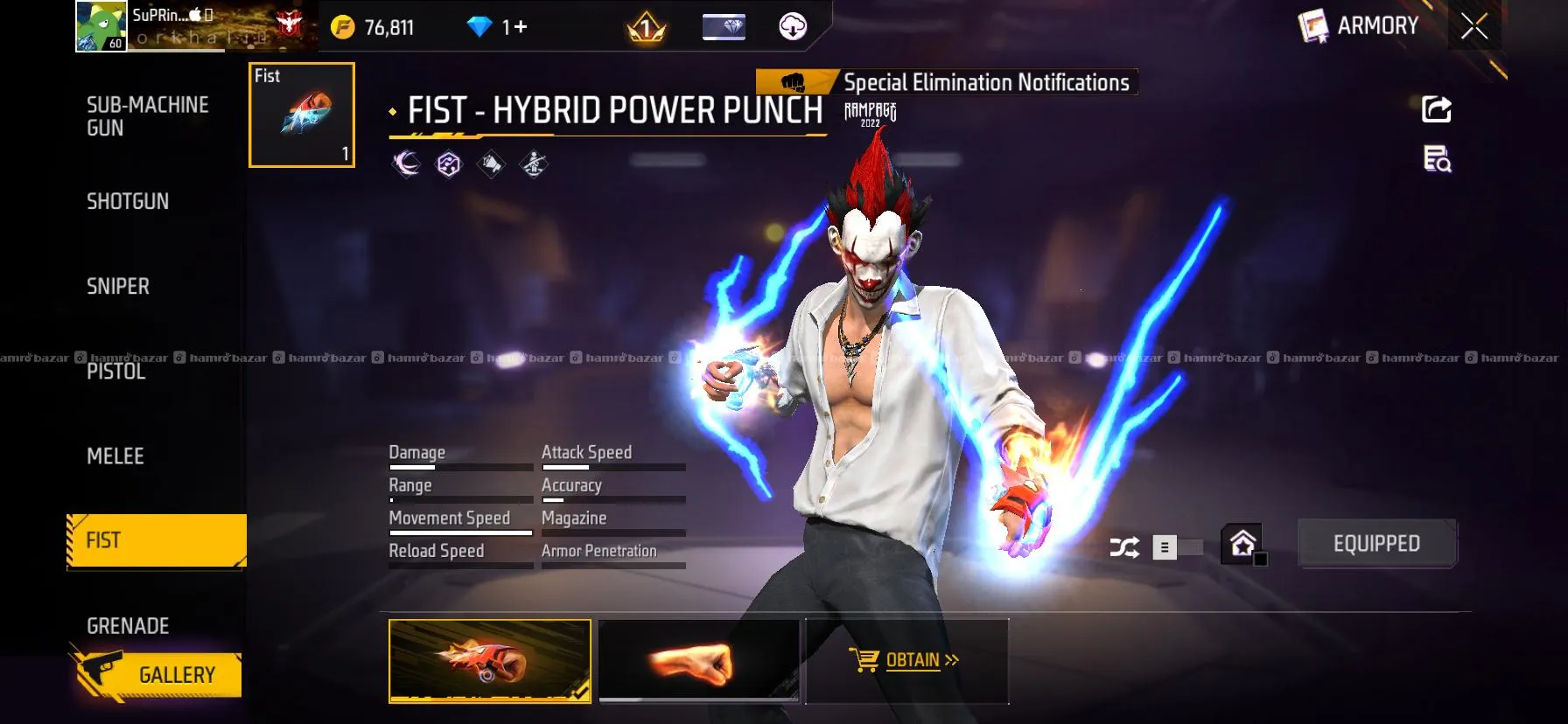
Task: Open the Sniper weapon category
Action: [118, 286]
